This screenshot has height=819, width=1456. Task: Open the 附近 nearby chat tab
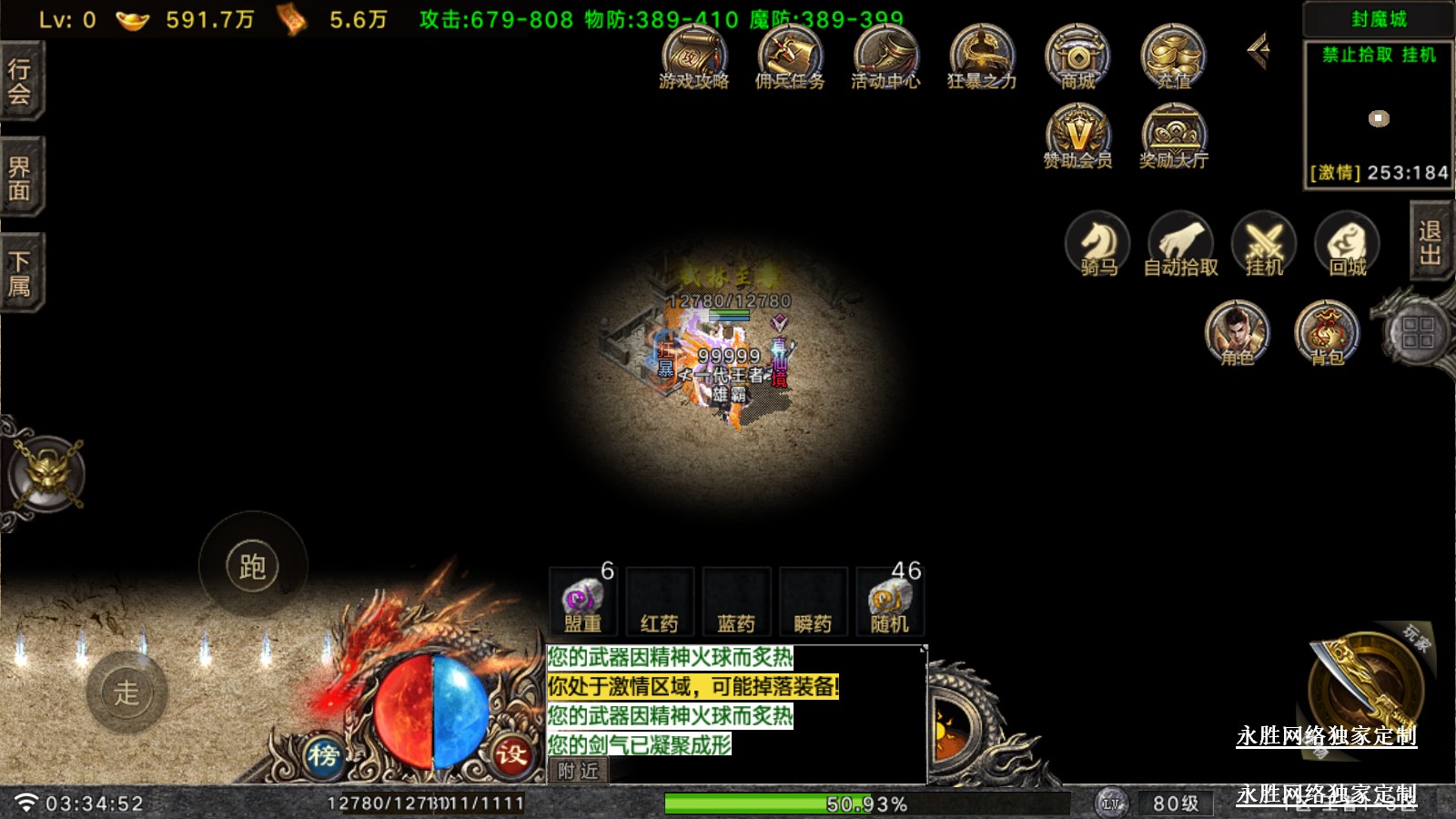tap(579, 771)
